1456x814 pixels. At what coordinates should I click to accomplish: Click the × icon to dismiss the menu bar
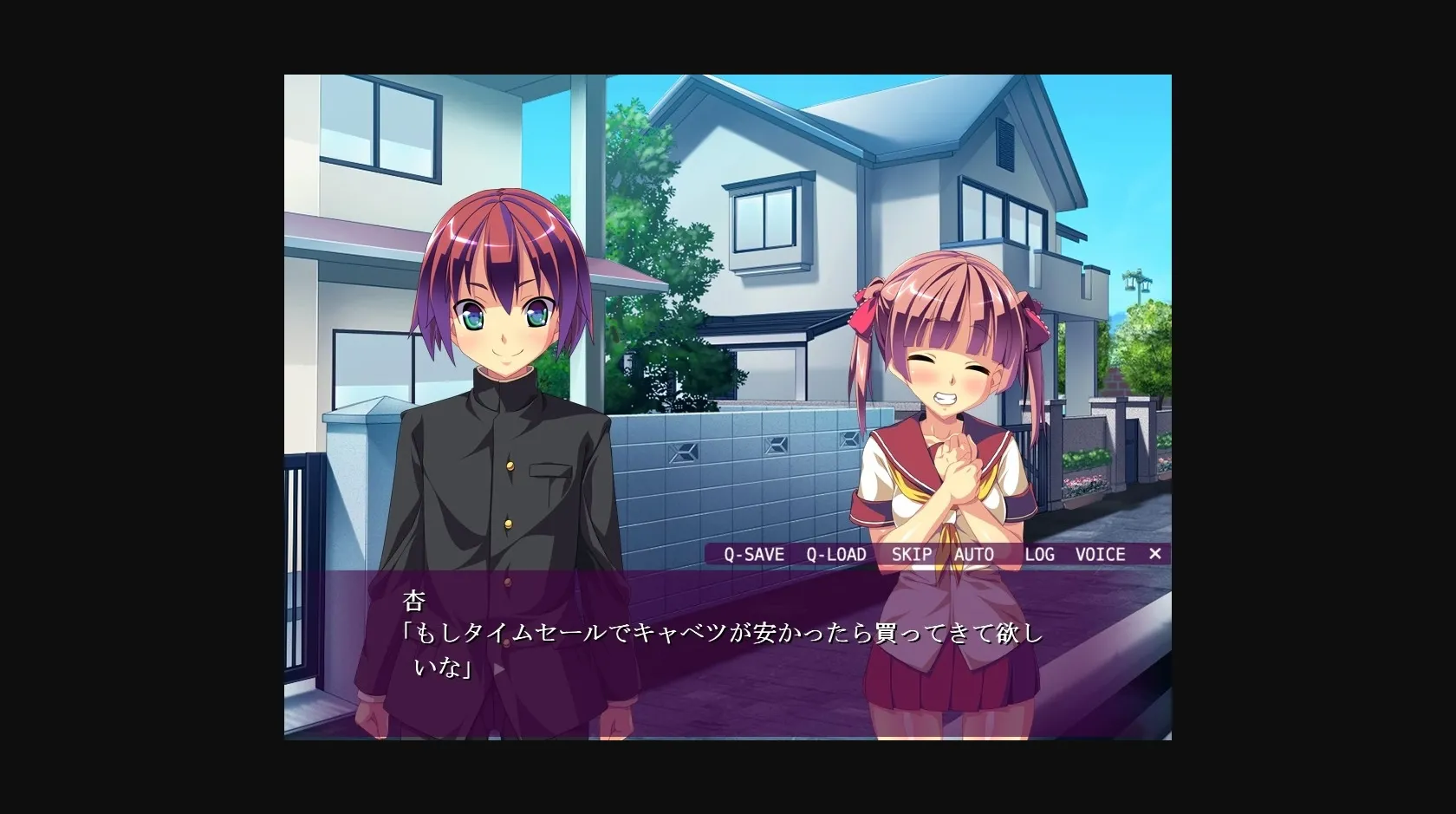(x=1155, y=554)
